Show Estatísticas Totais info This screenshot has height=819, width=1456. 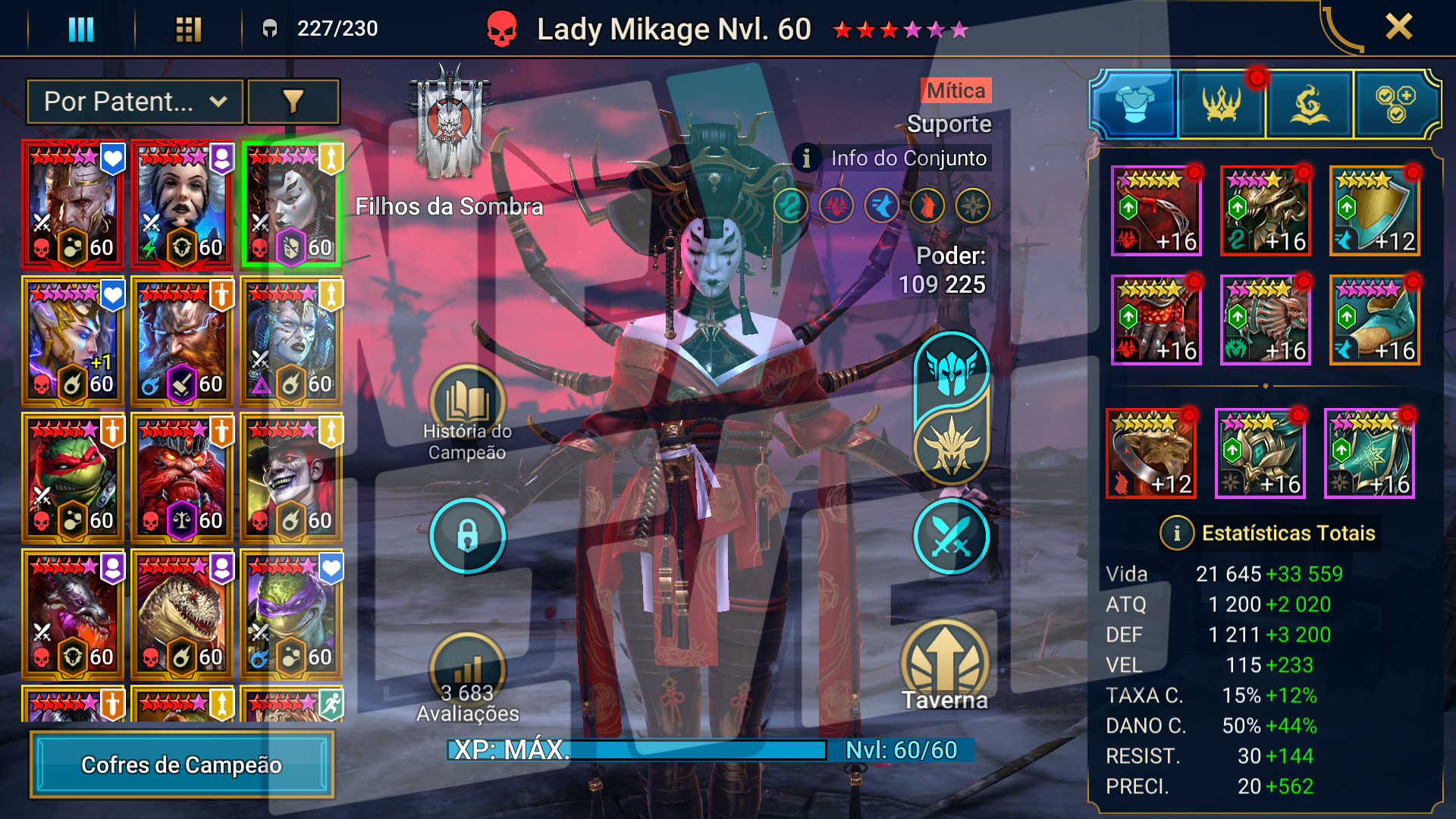click(x=1176, y=533)
